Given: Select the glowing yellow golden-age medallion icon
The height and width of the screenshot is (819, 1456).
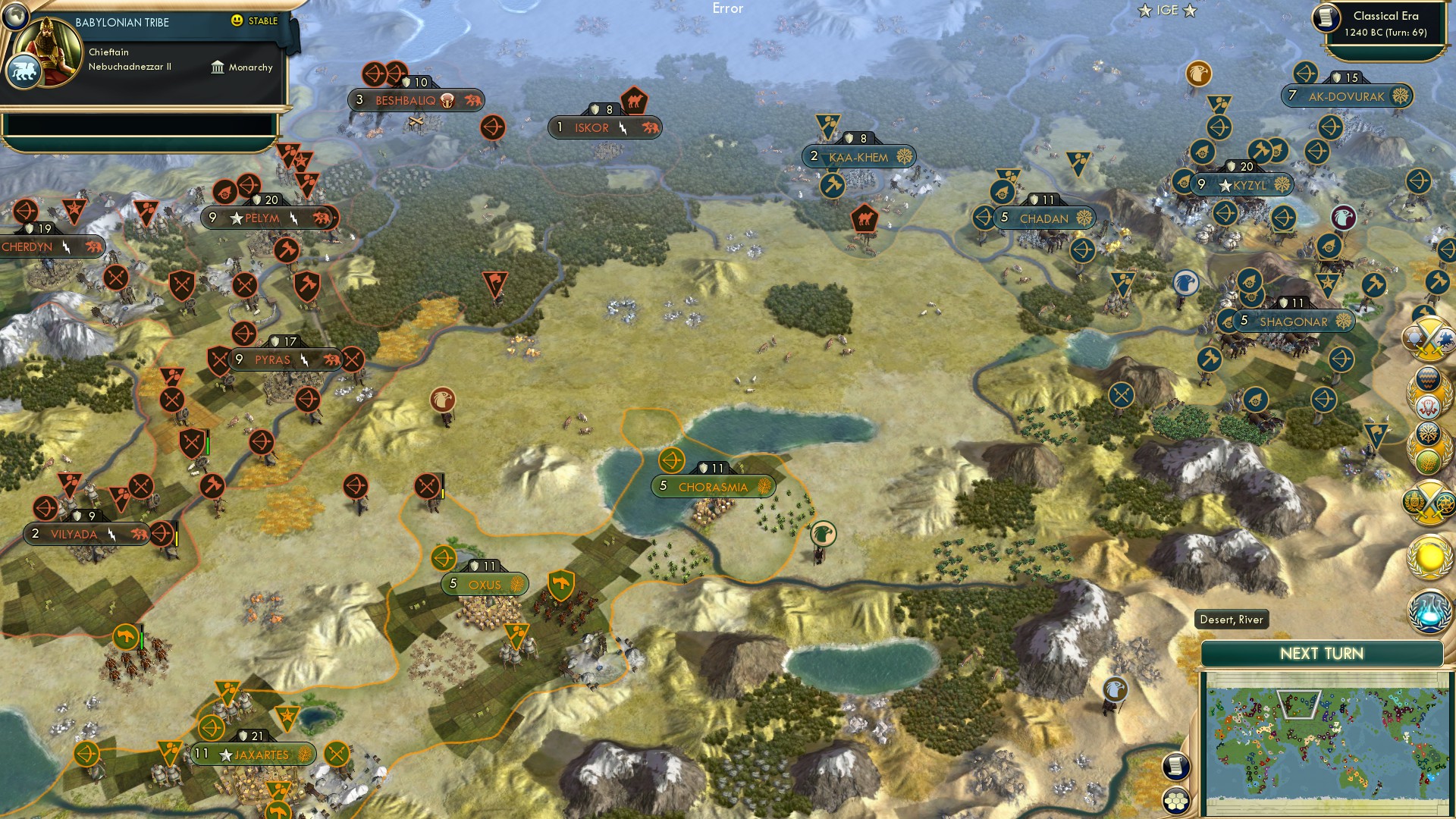Looking at the screenshot, I should click(x=1428, y=556).
